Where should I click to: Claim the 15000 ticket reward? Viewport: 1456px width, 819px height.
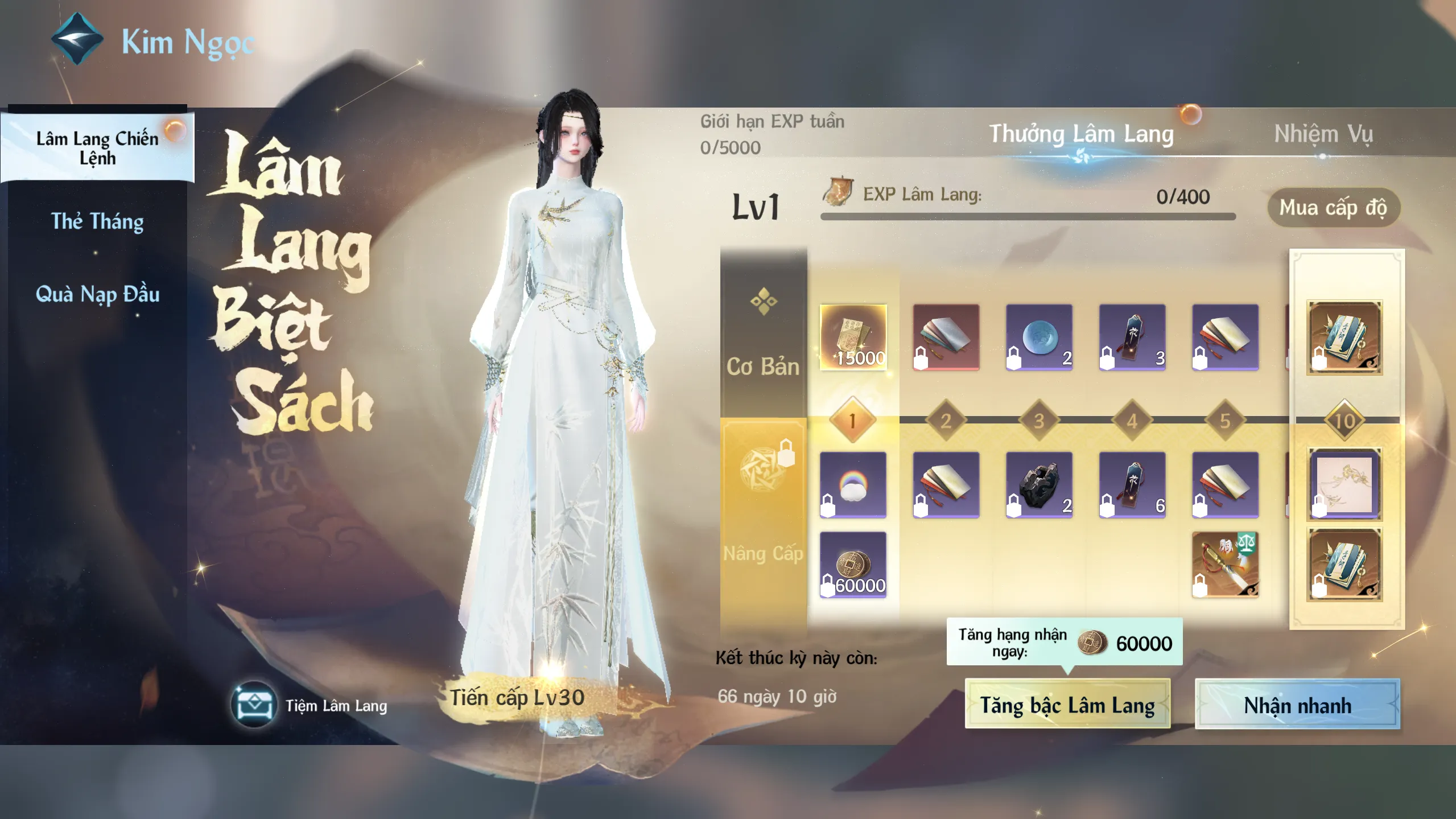click(x=852, y=337)
